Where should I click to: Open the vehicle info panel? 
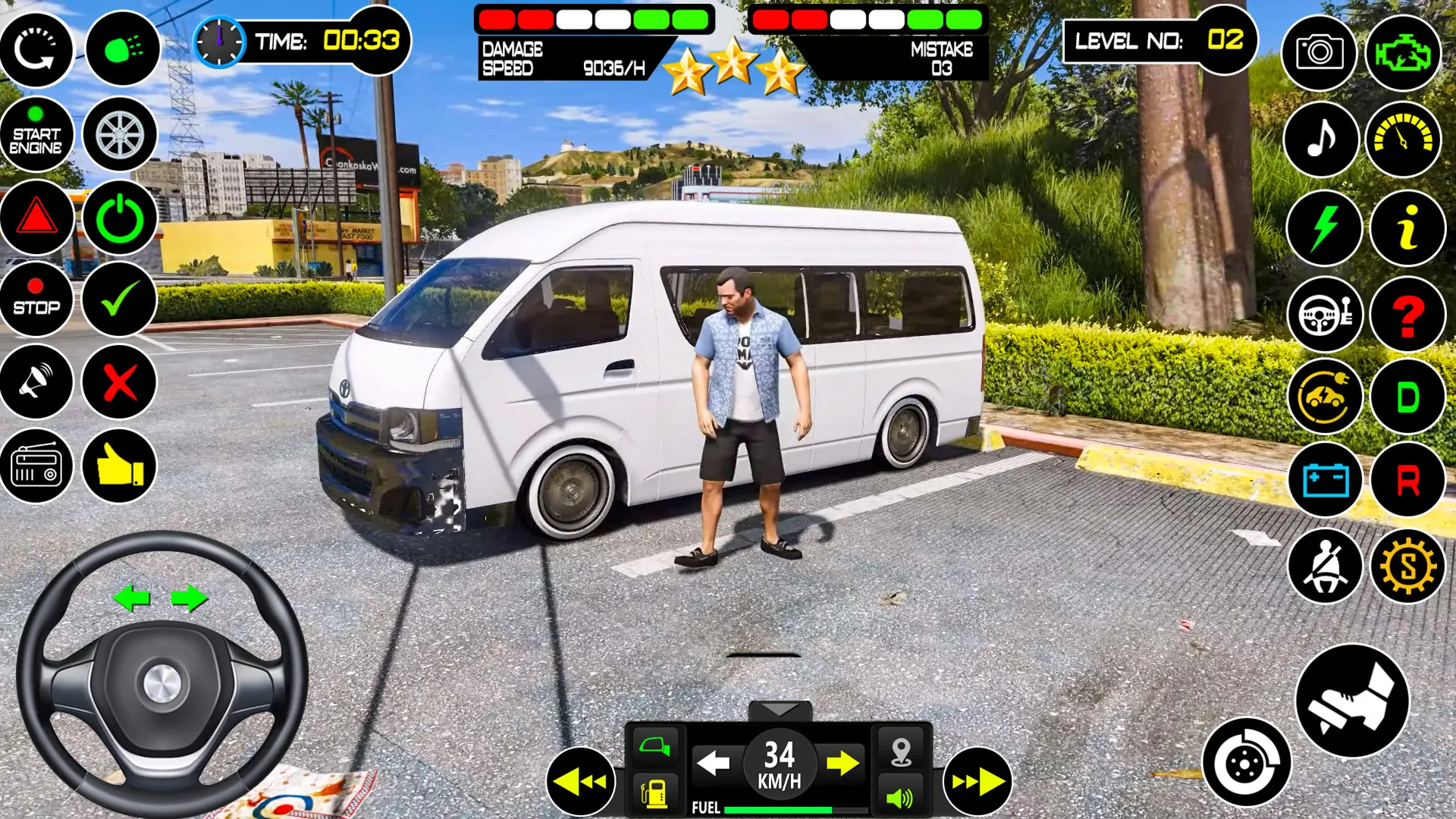point(1407,227)
